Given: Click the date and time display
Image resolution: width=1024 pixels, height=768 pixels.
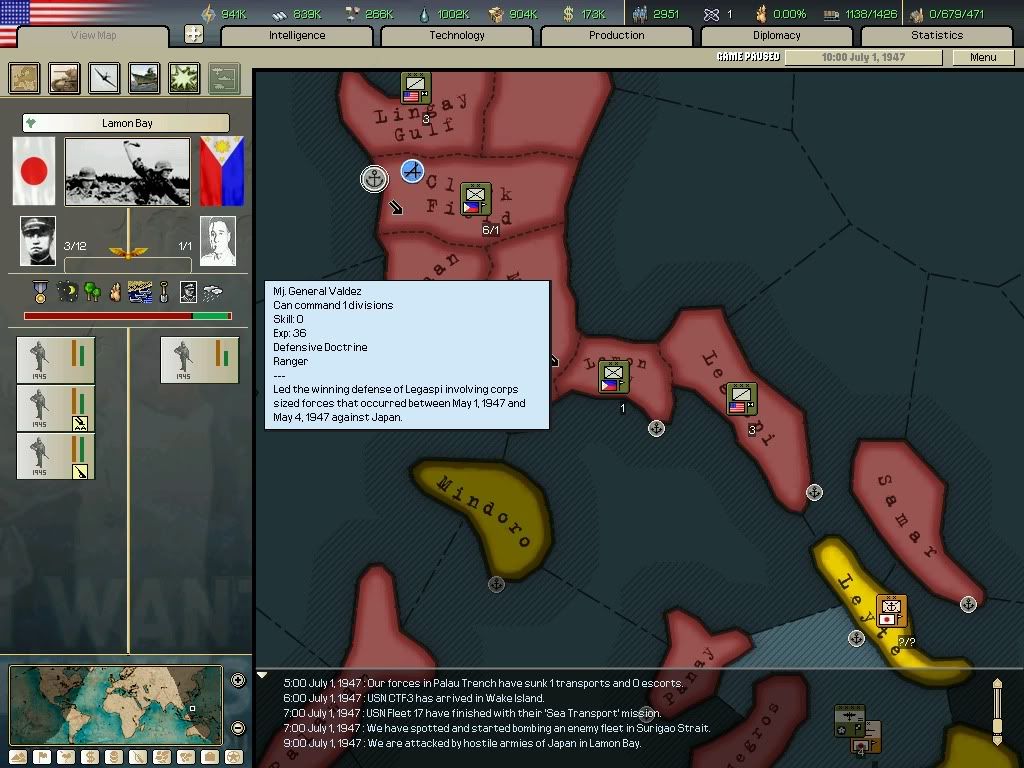Looking at the screenshot, I should click(863, 57).
